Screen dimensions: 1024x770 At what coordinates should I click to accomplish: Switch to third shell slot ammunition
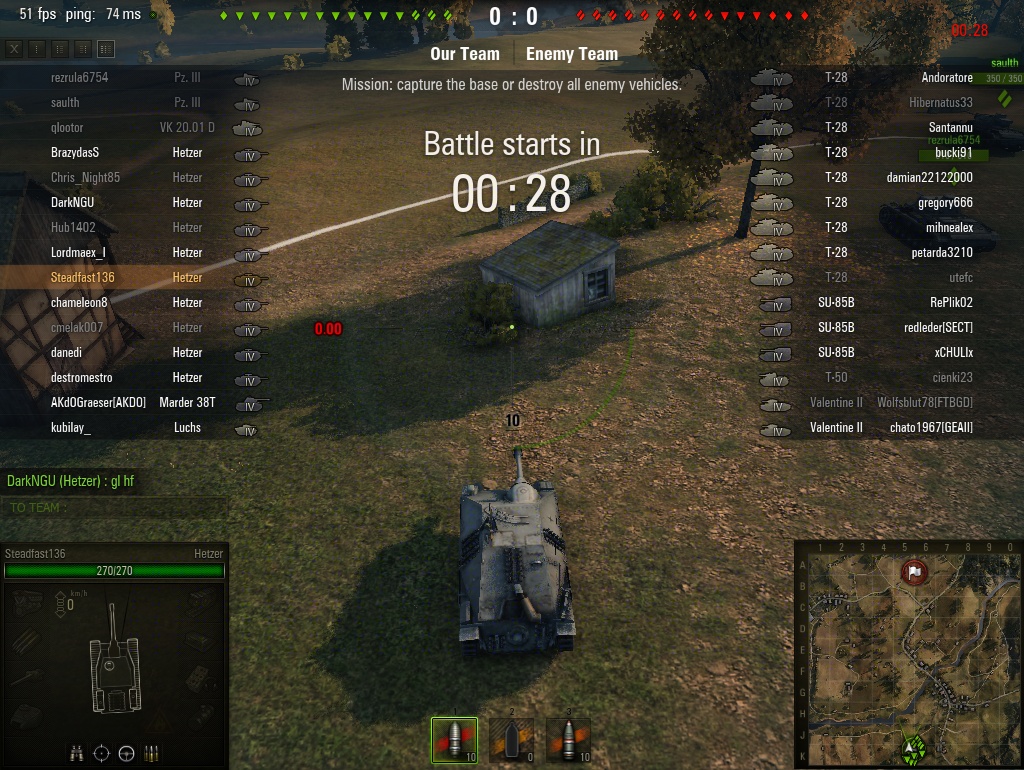(x=569, y=741)
